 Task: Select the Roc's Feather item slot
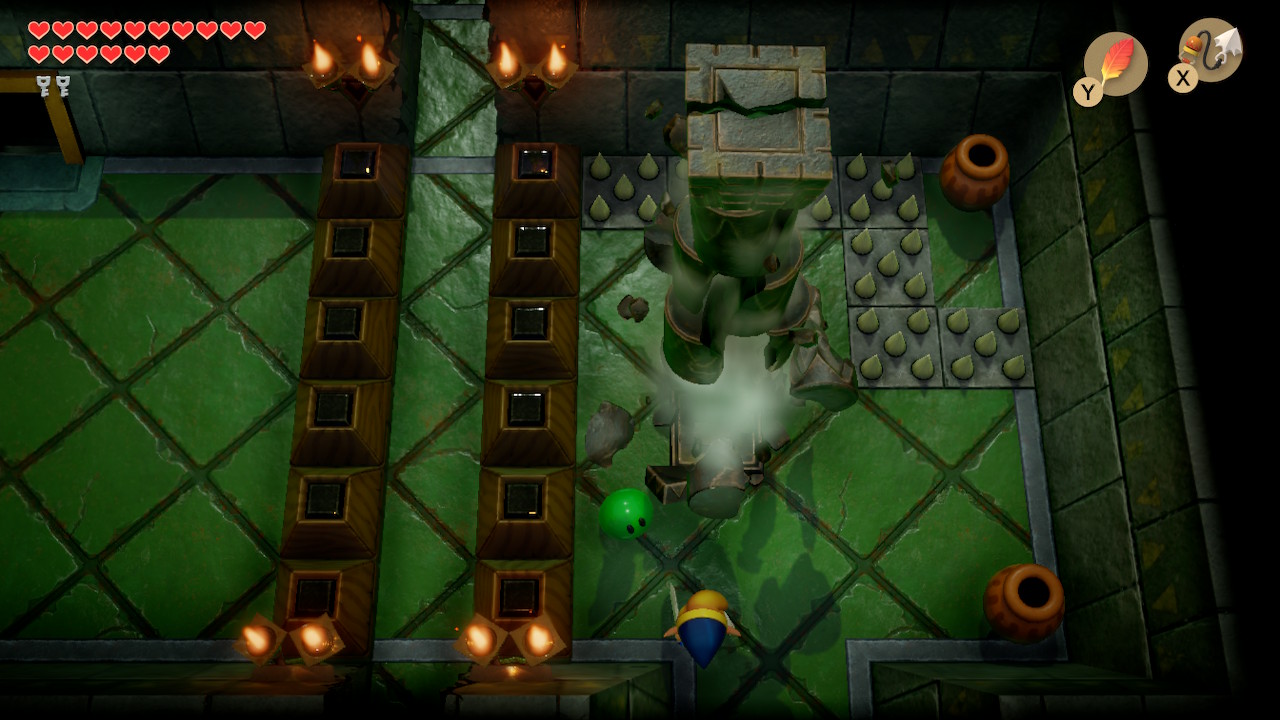tap(1115, 63)
